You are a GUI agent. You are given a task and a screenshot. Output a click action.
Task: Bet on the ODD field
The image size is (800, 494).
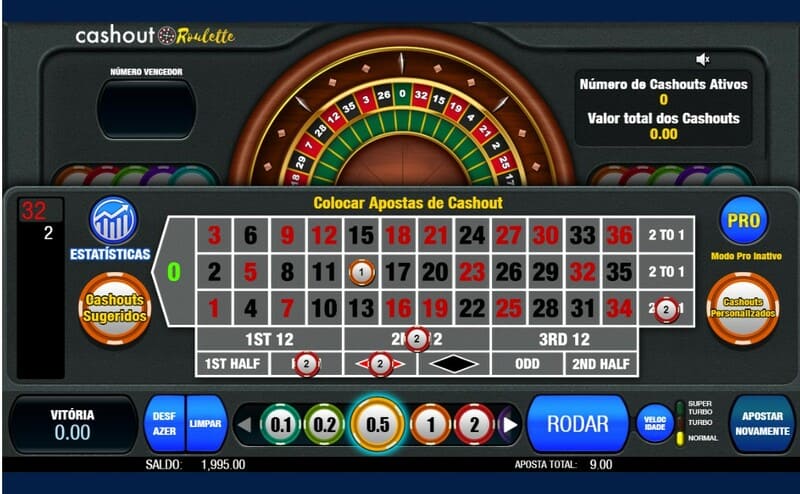[x=527, y=364]
